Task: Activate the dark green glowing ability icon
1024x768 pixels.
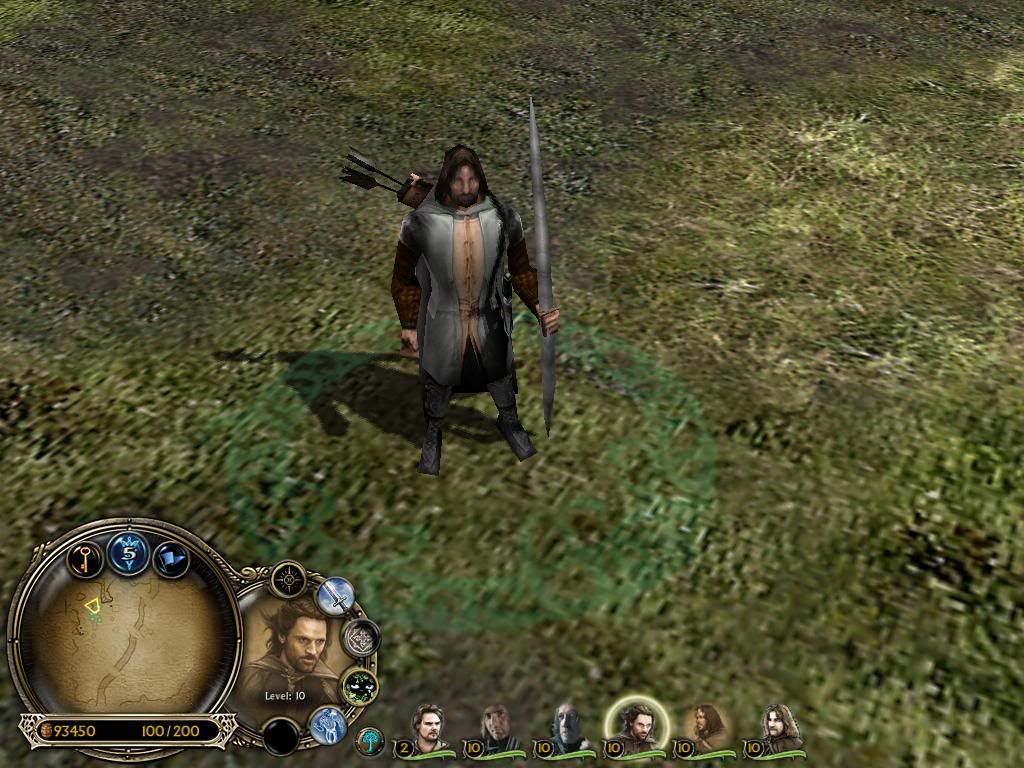Action: [x=358, y=686]
